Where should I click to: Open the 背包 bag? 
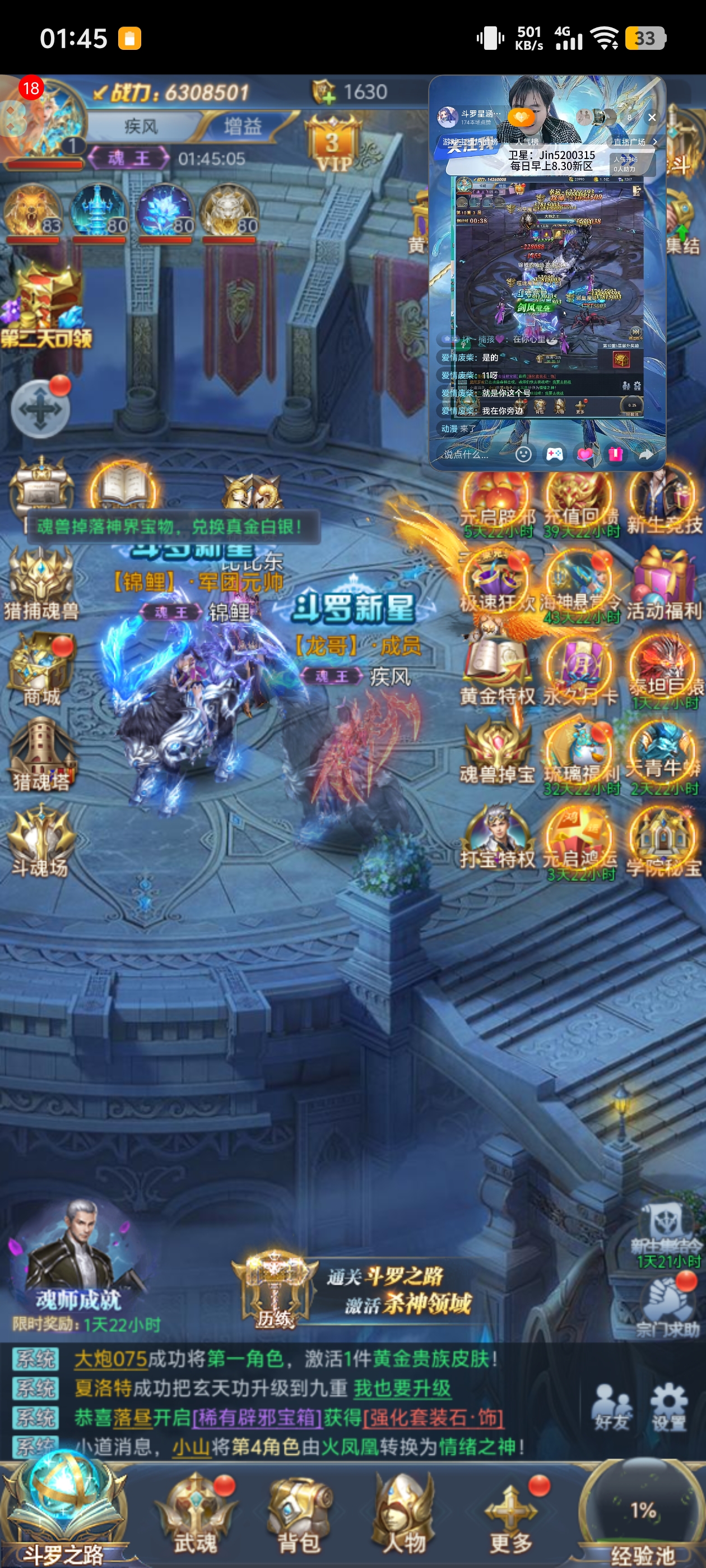pyautogui.click(x=299, y=1514)
